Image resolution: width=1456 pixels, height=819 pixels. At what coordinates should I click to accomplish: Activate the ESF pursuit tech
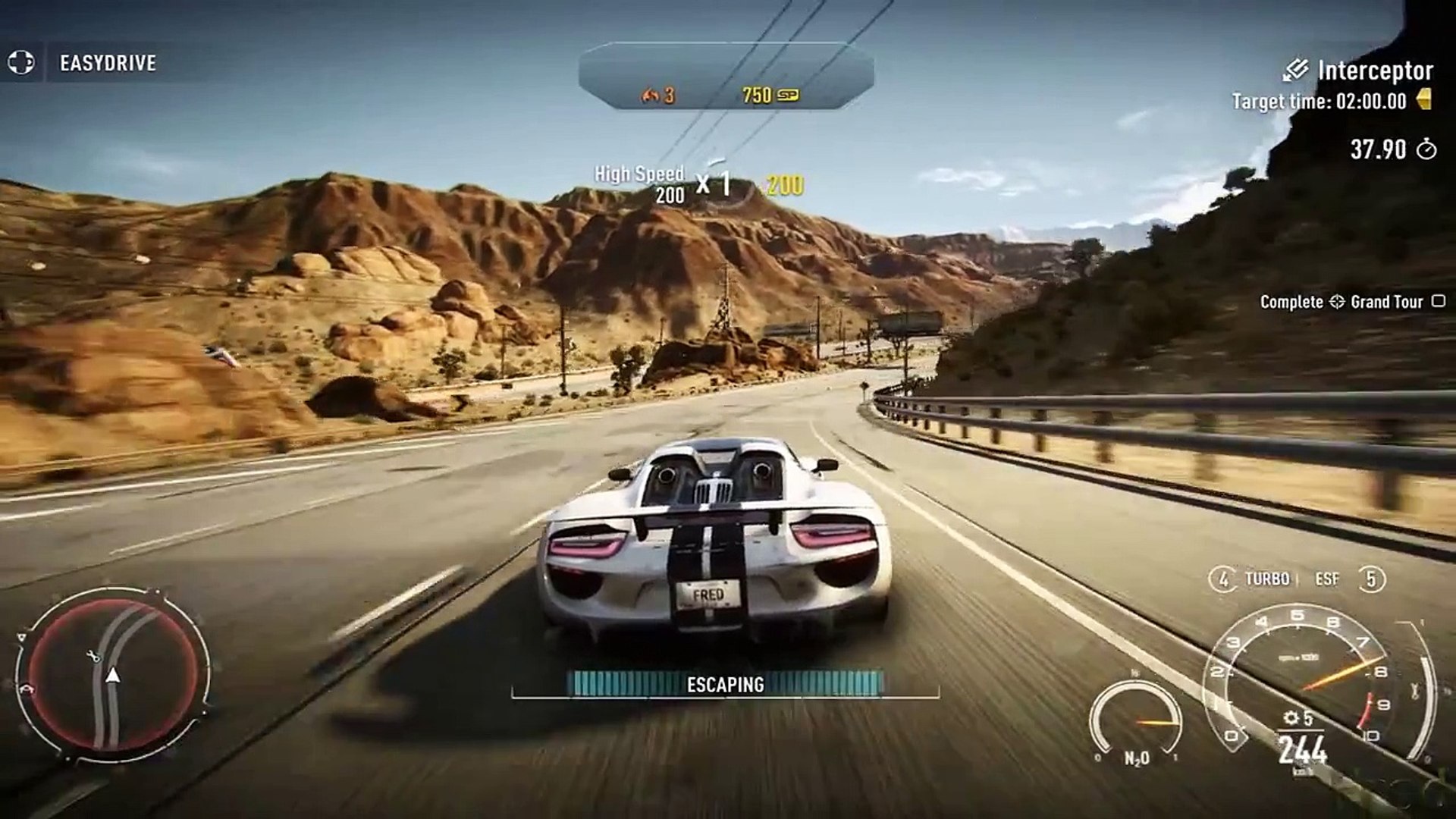click(1327, 579)
